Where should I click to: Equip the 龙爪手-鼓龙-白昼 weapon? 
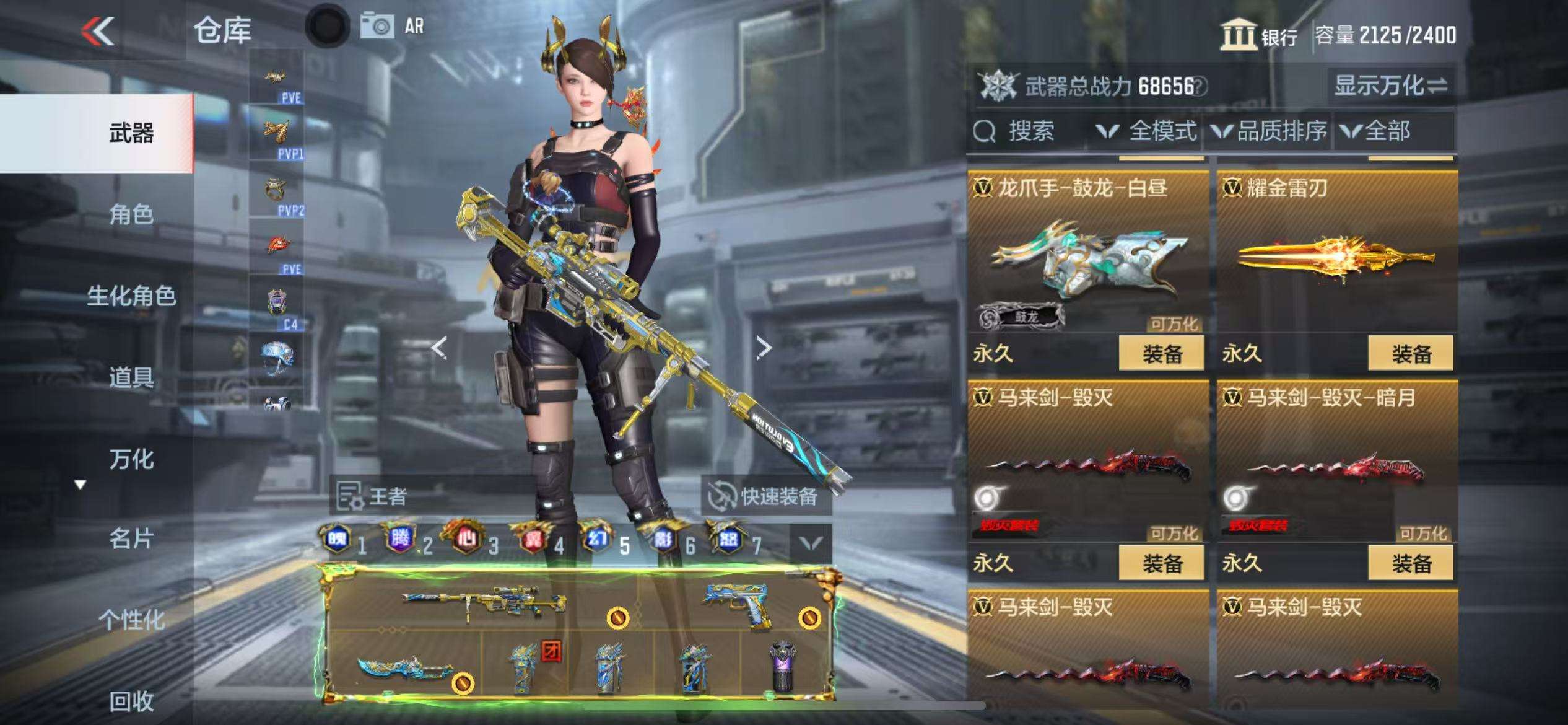[x=1162, y=354]
